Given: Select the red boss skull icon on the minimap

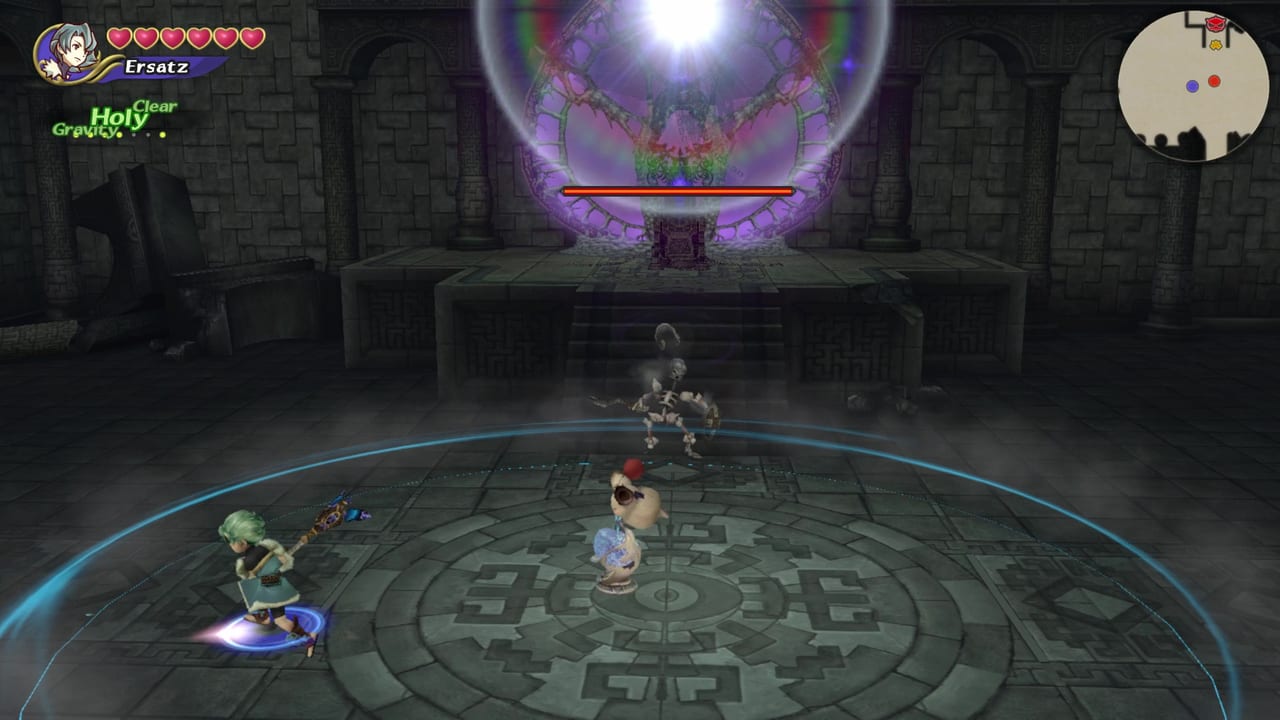Looking at the screenshot, I should (x=1216, y=22).
